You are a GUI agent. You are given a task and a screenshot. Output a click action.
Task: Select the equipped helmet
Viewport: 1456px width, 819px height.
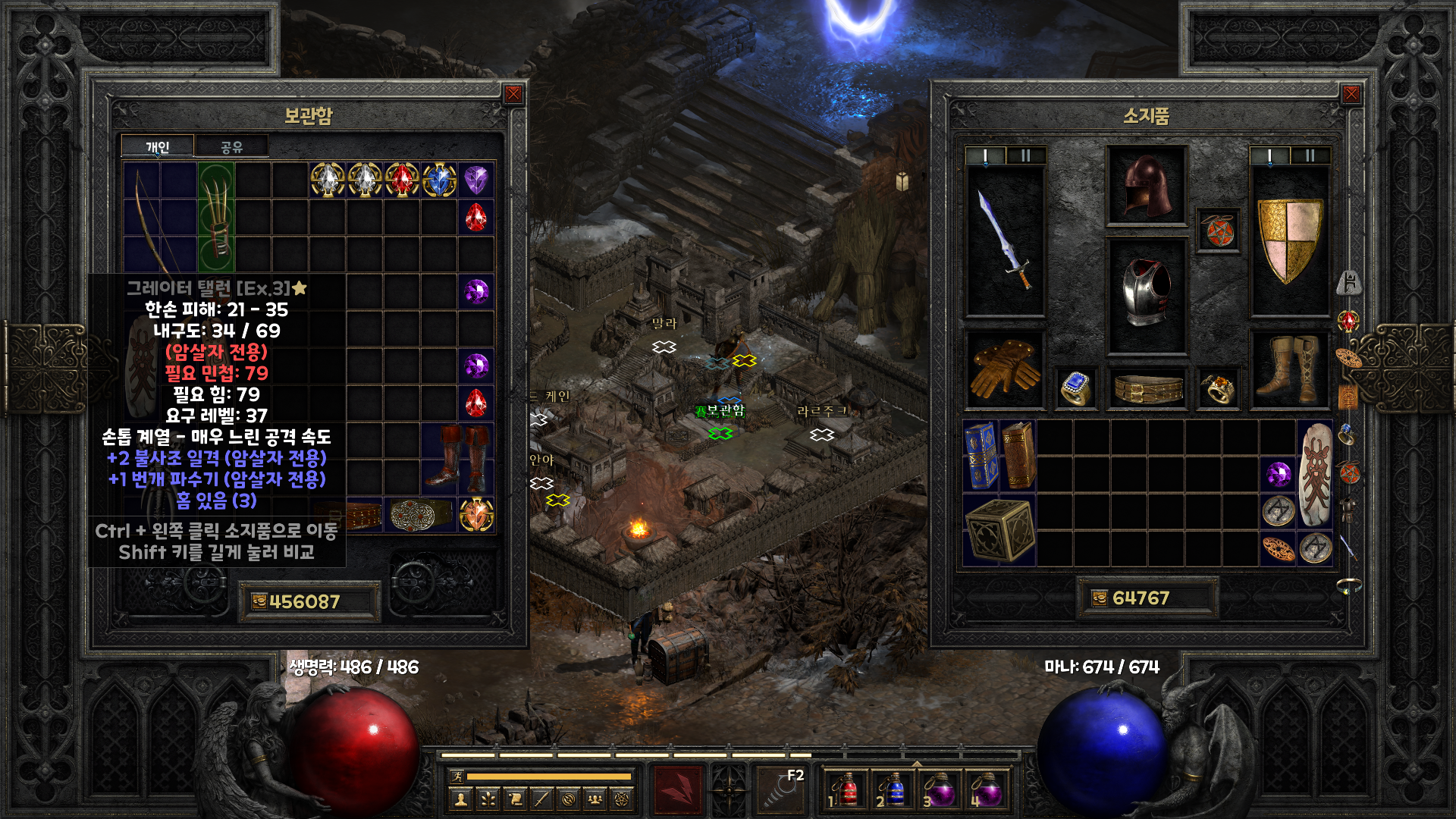[1146, 186]
